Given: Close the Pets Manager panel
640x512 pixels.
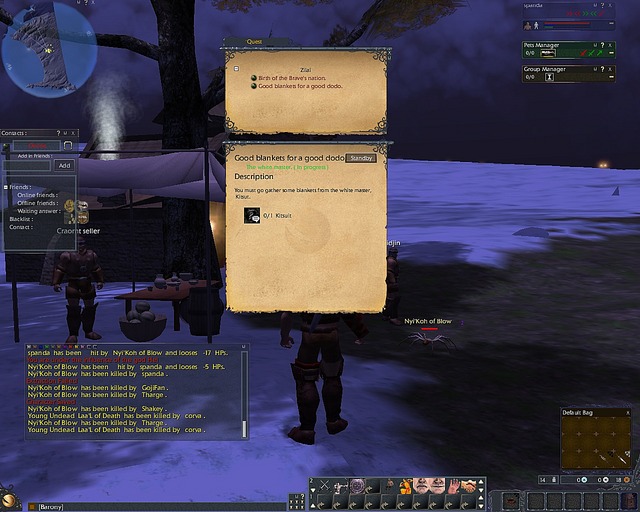Looking at the screenshot, I should pyautogui.click(x=611, y=45).
